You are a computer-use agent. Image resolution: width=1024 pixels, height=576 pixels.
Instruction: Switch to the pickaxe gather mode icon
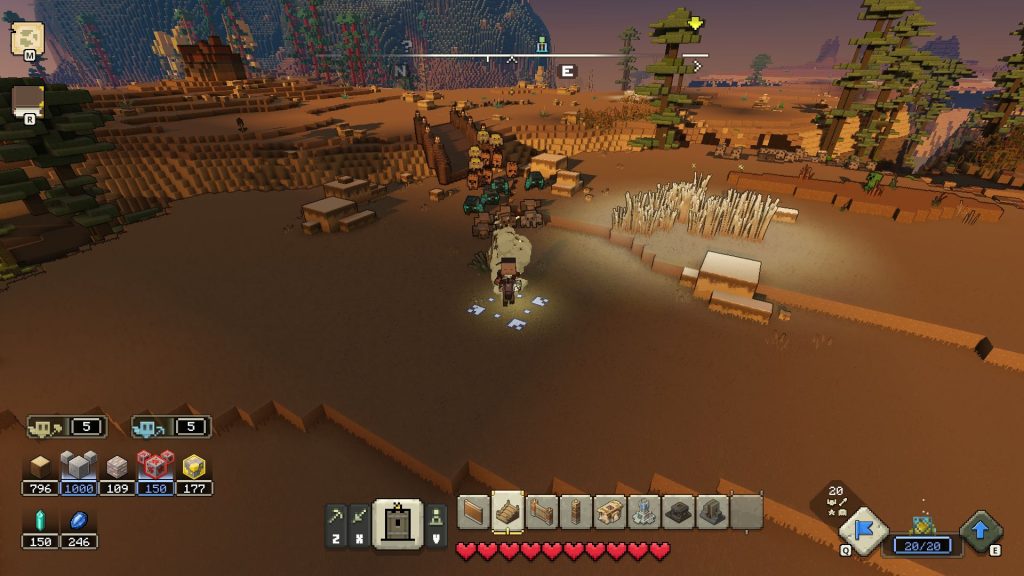click(336, 516)
